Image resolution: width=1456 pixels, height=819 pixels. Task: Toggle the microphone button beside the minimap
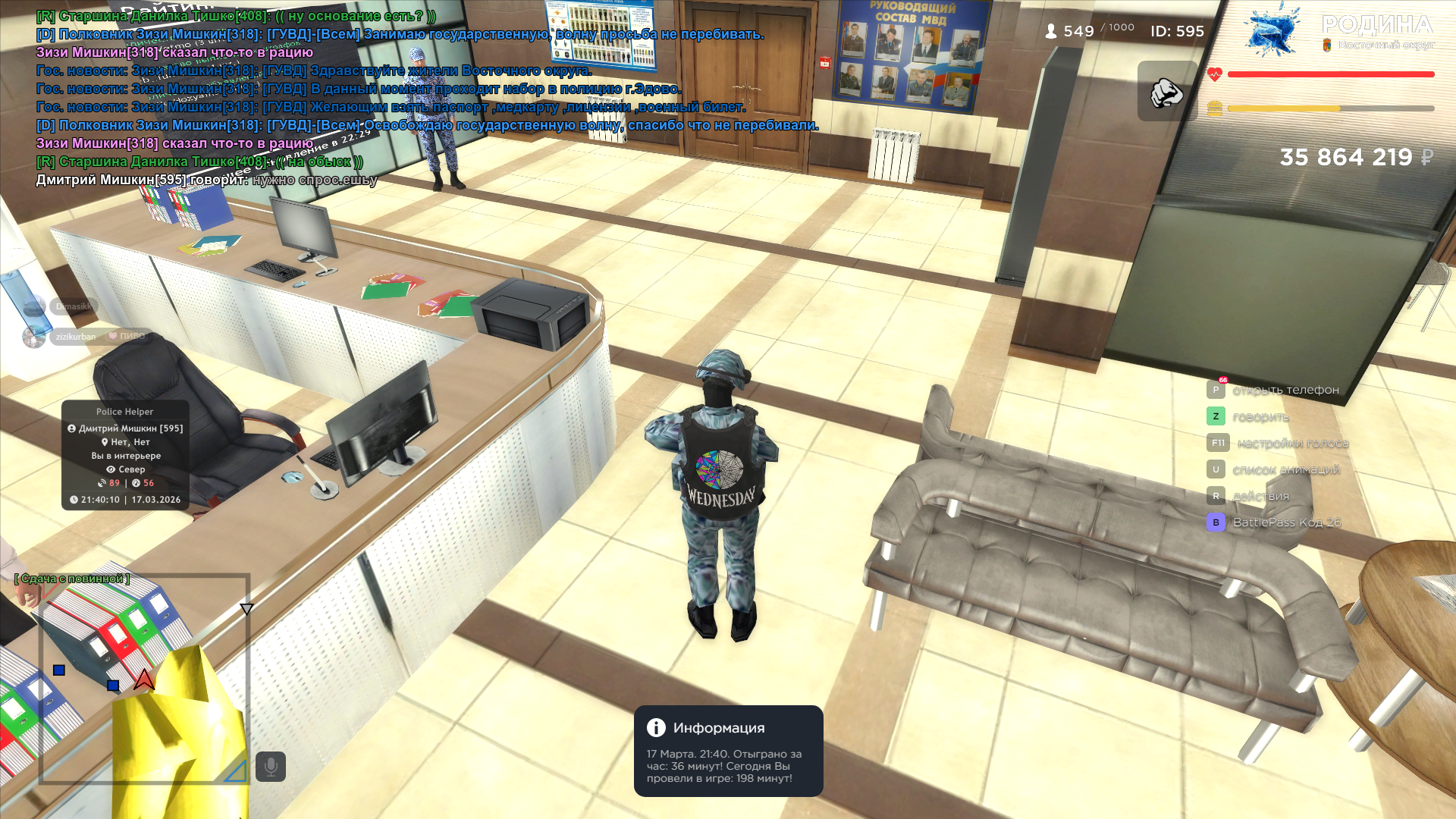tap(271, 767)
